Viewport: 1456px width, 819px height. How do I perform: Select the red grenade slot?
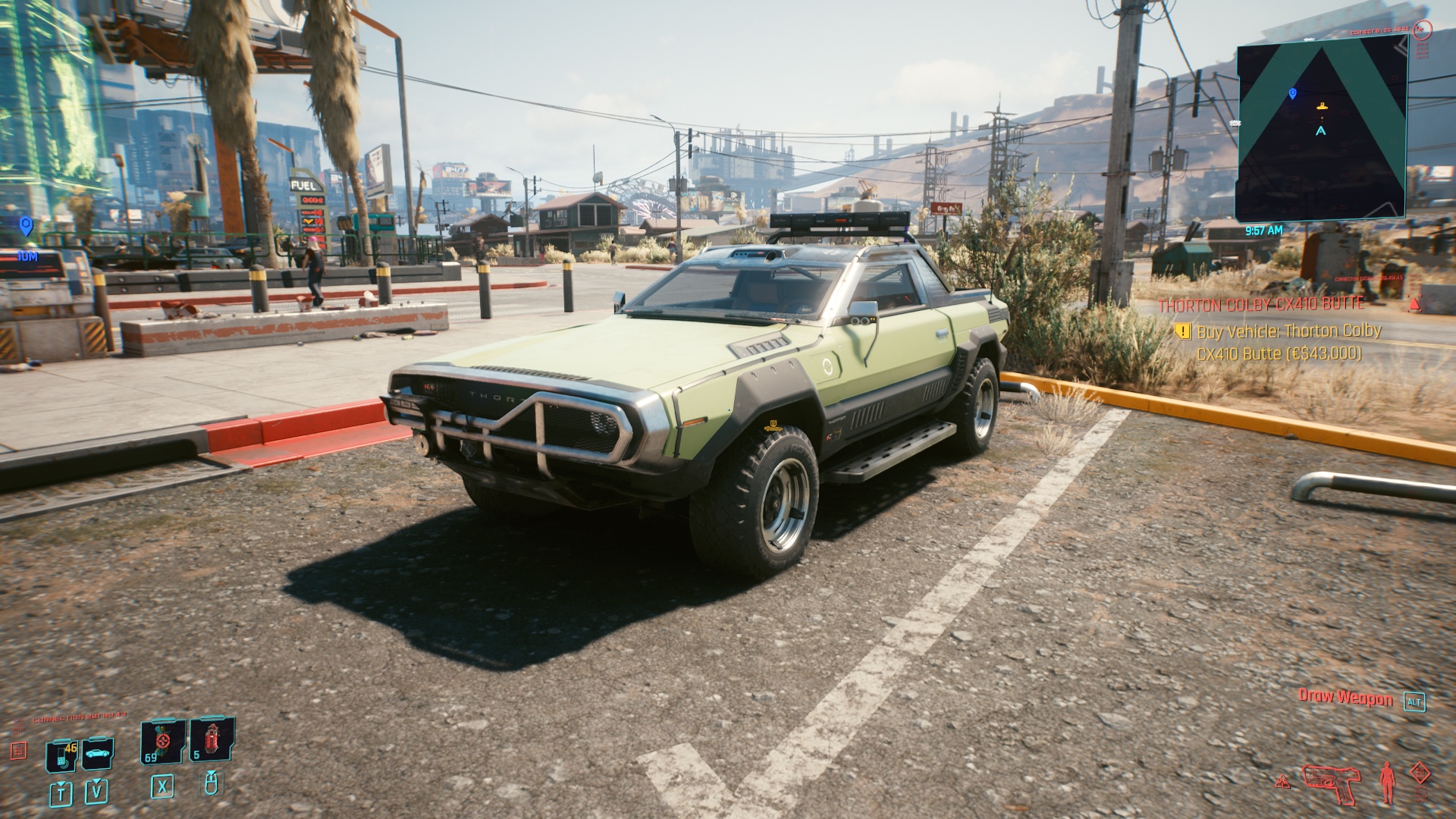[211, 739]
